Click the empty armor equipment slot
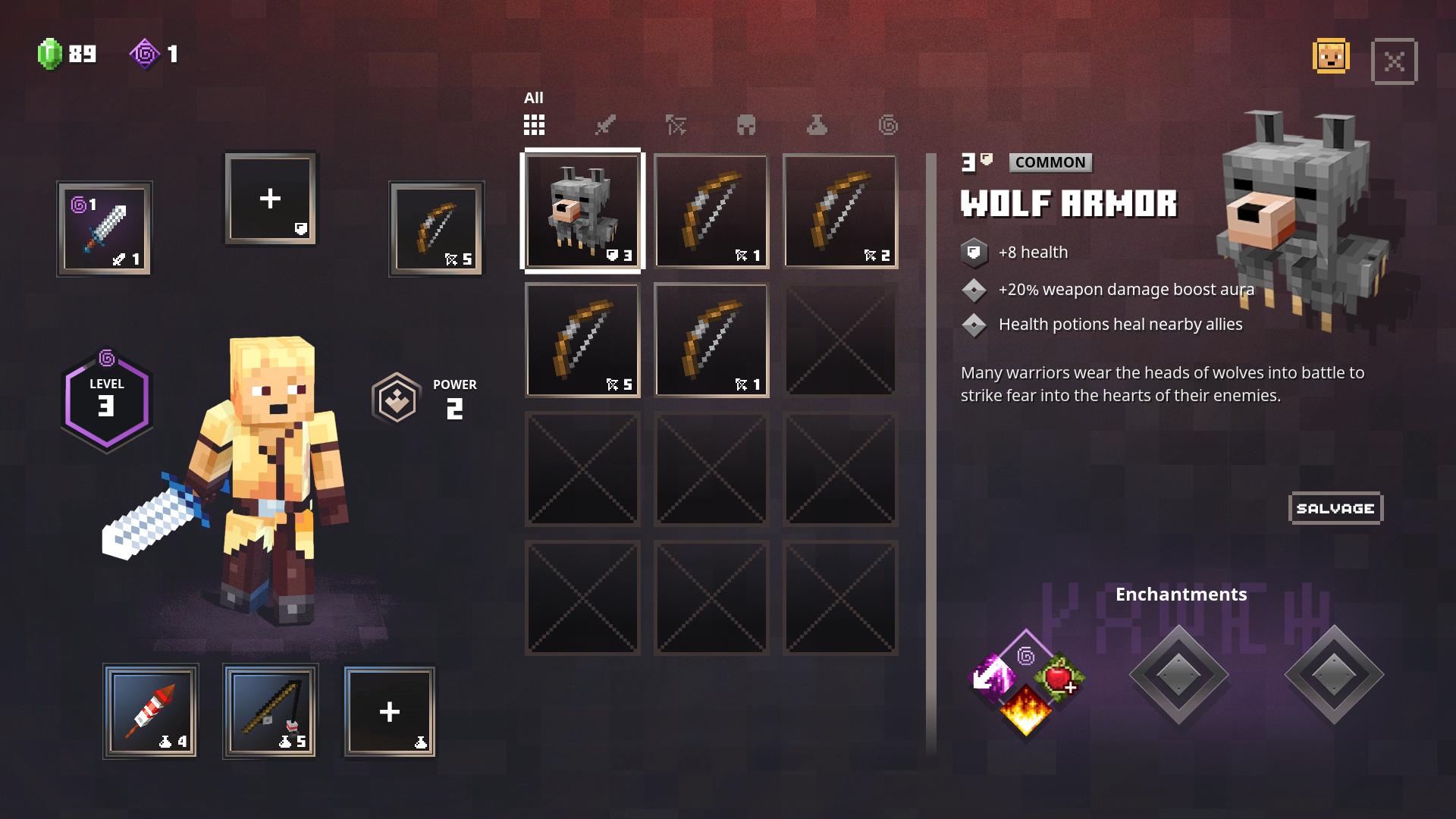The height and width of the screenshot is (819, 1456). [271, 199]
